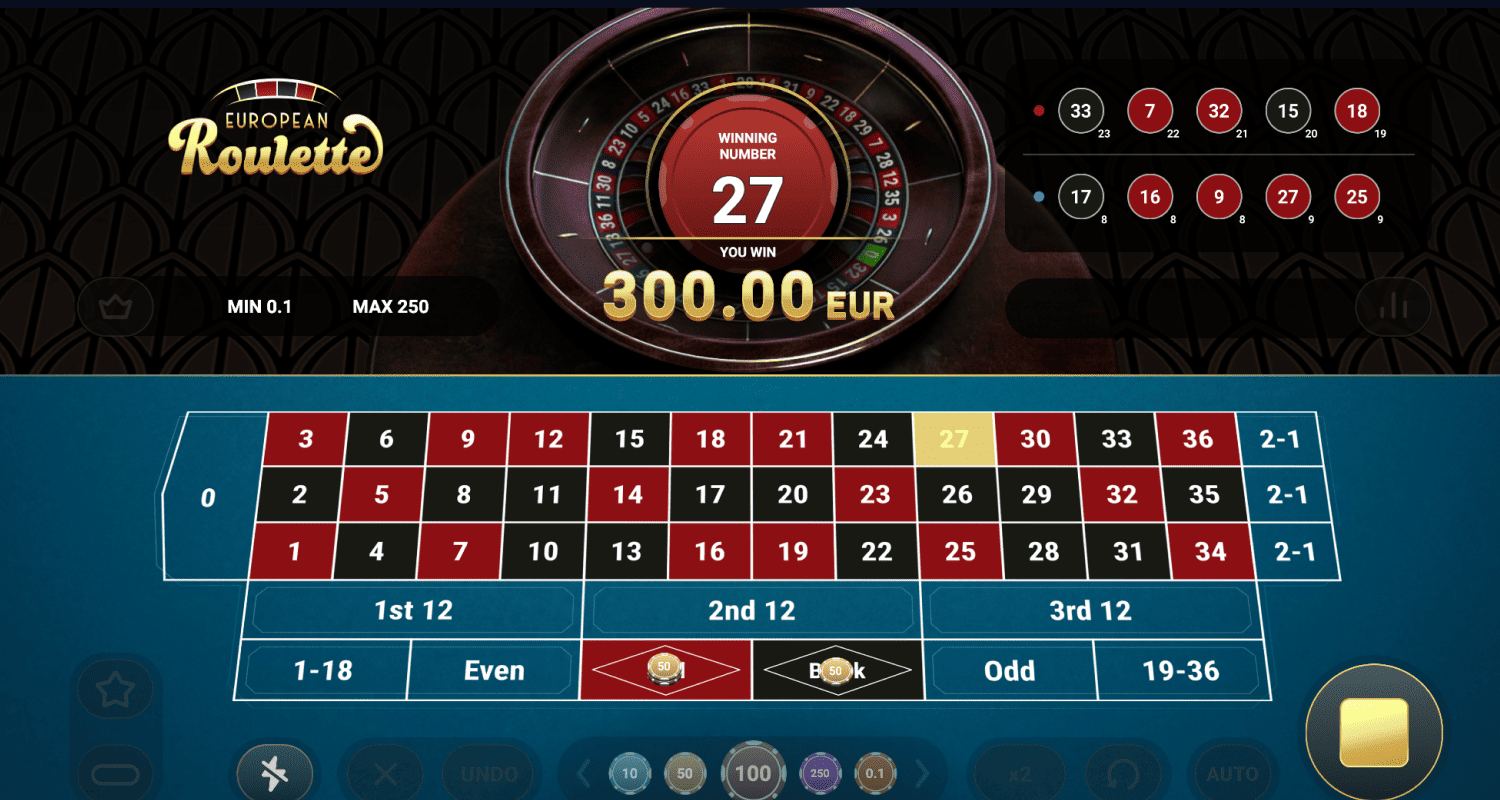The height and width of the screenshot is (800, 1500).
Task: Select the 100 chip
Action: (753, 773)
